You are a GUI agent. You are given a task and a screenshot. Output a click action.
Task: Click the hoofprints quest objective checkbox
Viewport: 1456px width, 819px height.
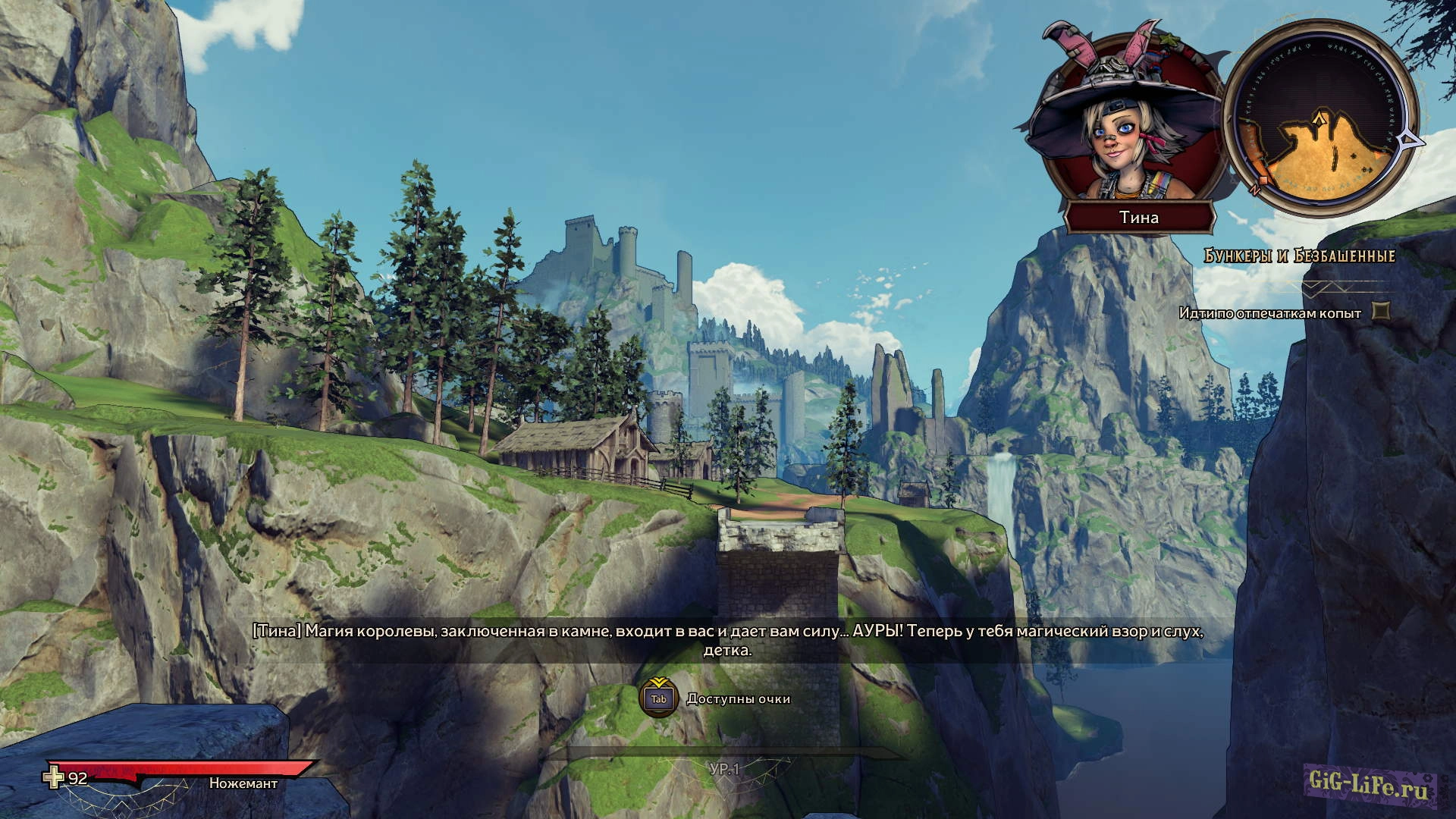[1382, 311]
